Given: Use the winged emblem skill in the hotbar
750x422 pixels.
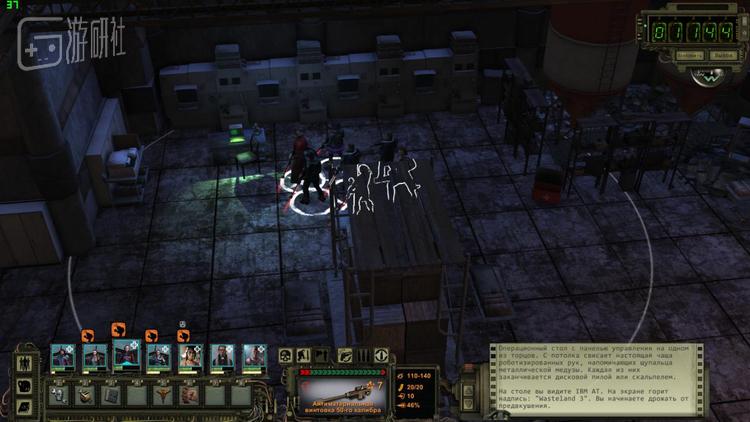Looking at the screenshot, I should coord(162,395).
